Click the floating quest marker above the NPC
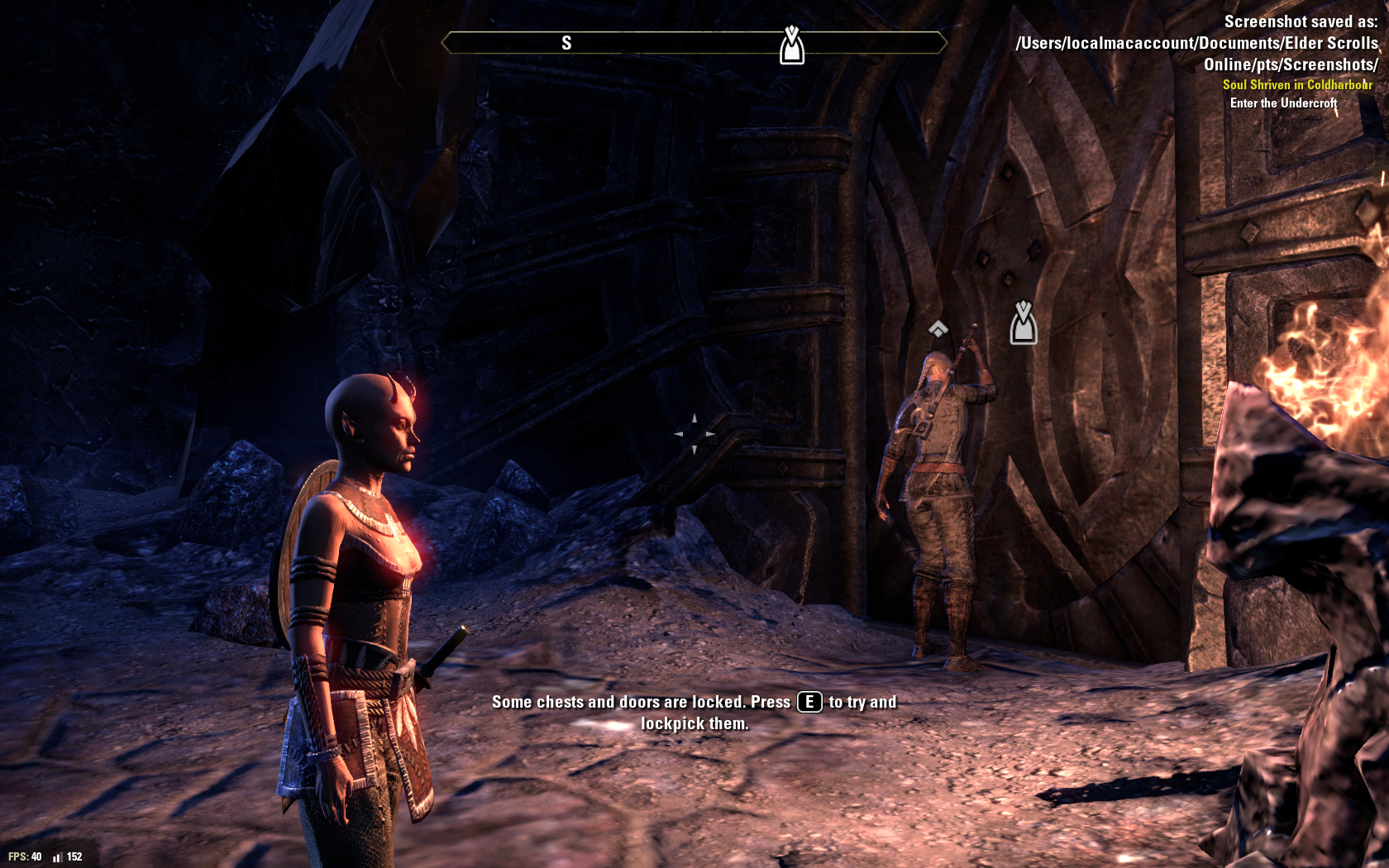 [1023, 322]
